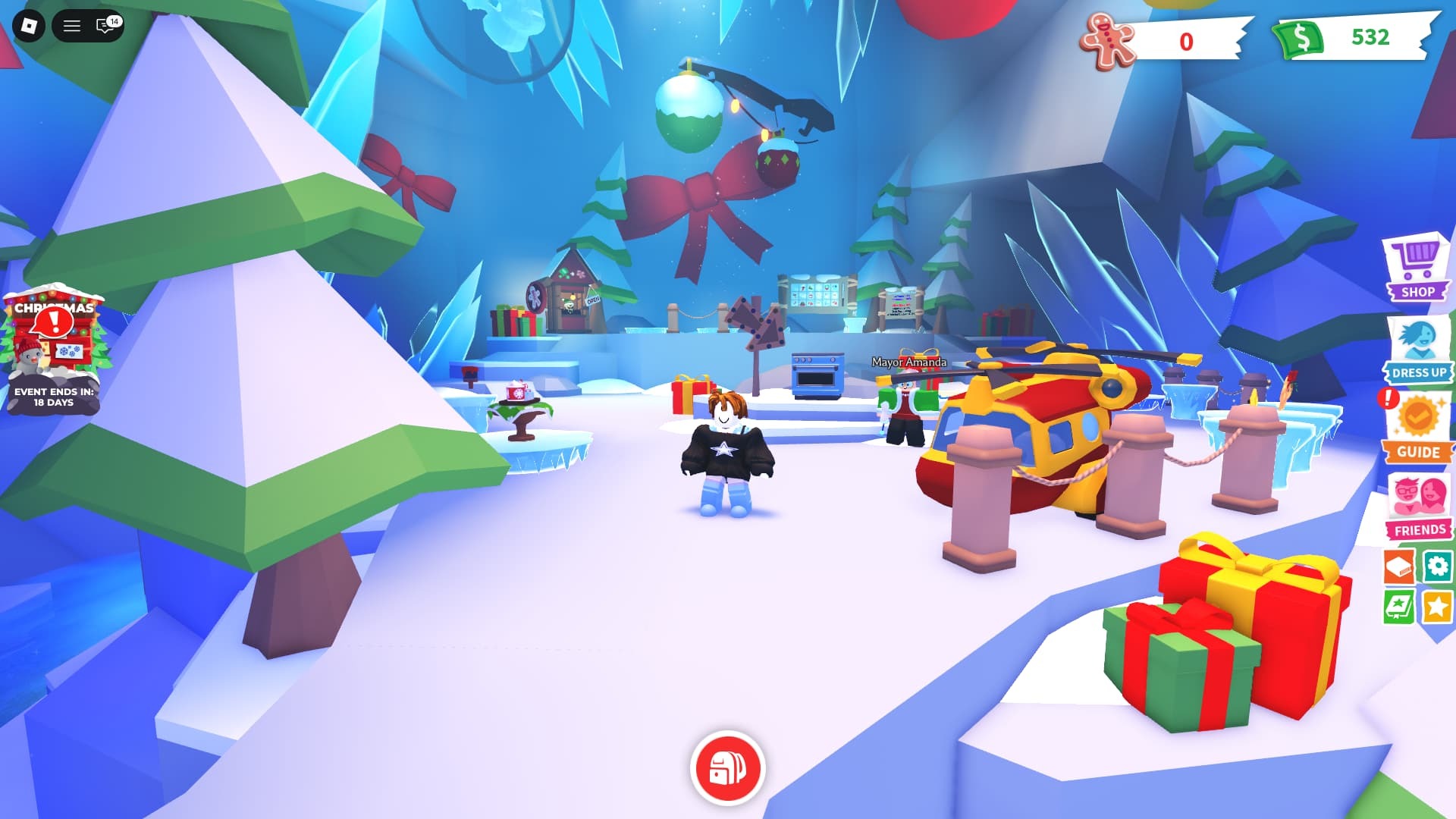Click the orange book icon
The image size is (1456, 819).
(1398, 566)
